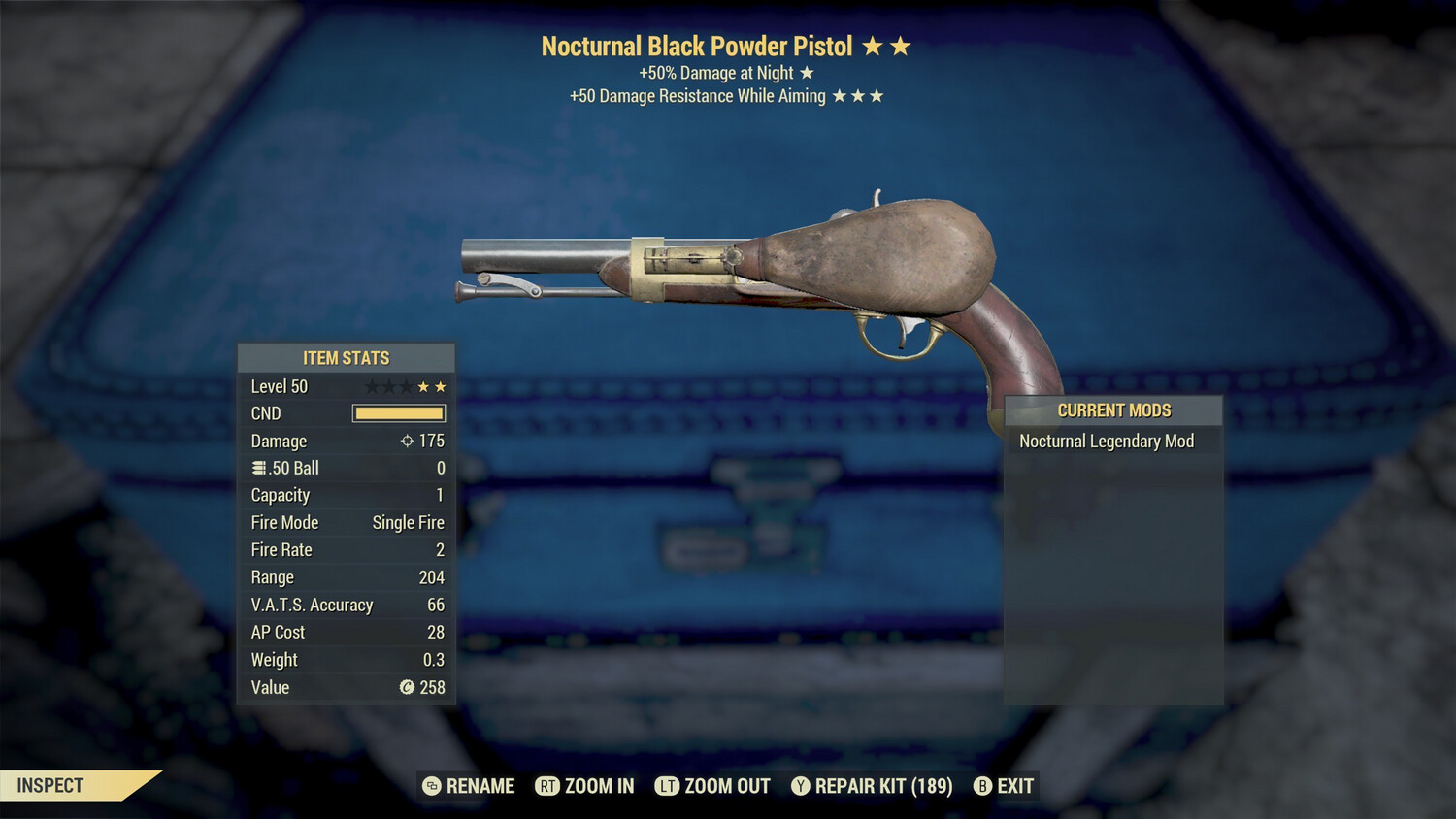Select the Current Mods header

(1113, 409)
